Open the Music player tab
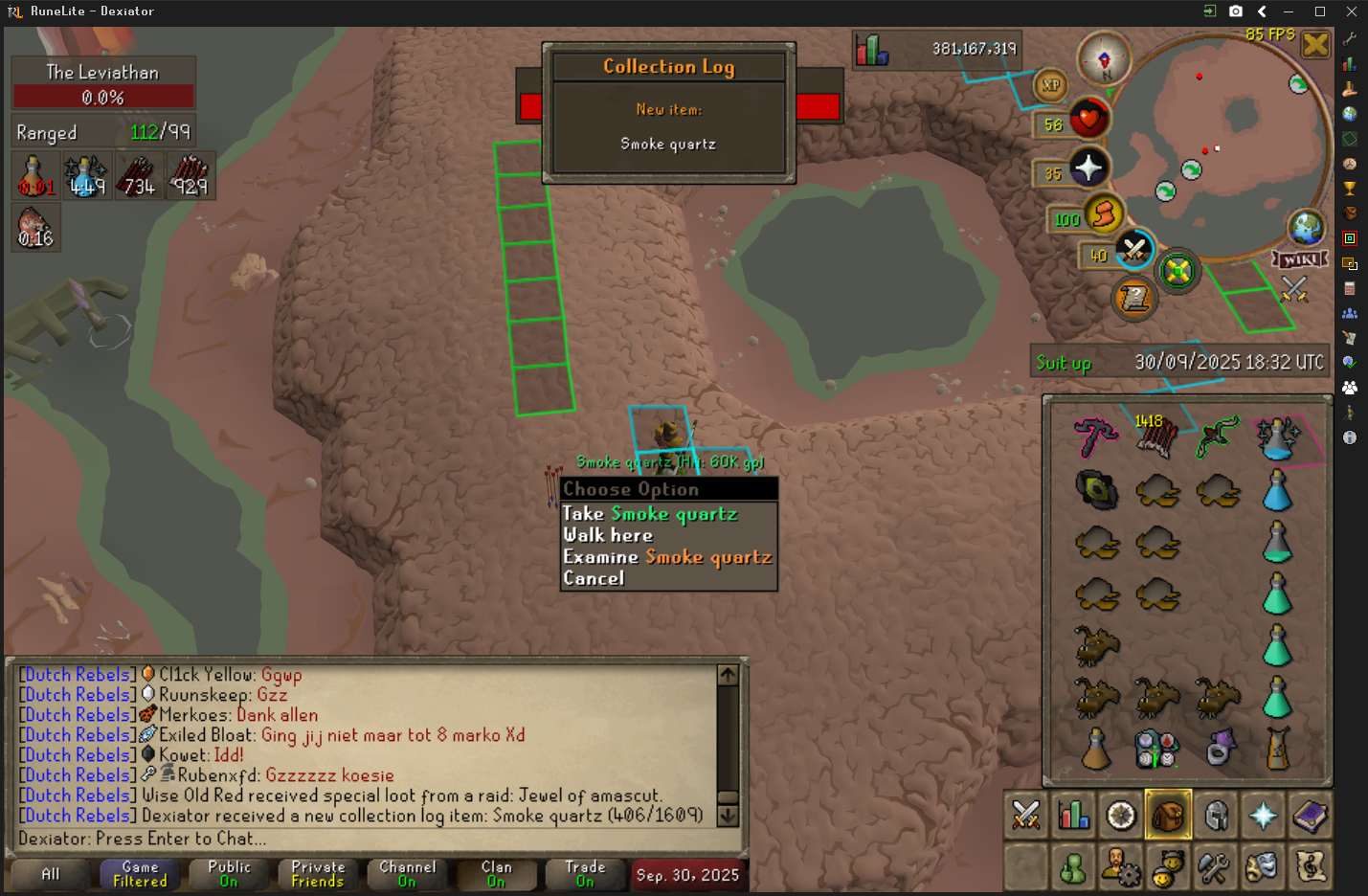 tap(1310, 868)
